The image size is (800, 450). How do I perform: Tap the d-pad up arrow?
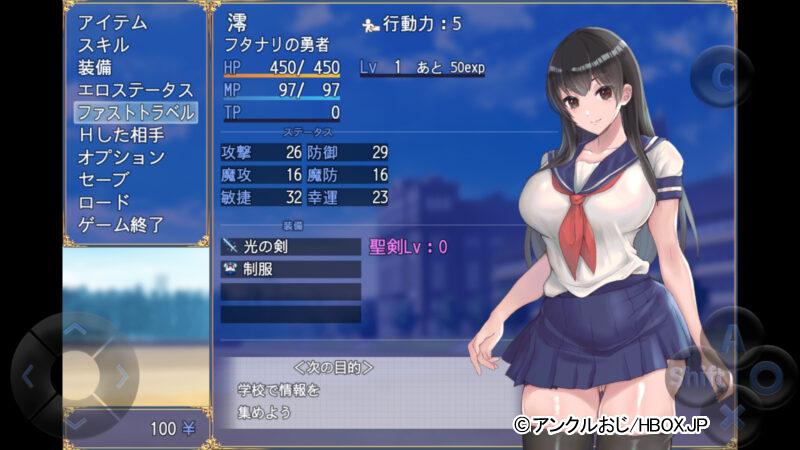pyautogui.click(x=75, y=329)
